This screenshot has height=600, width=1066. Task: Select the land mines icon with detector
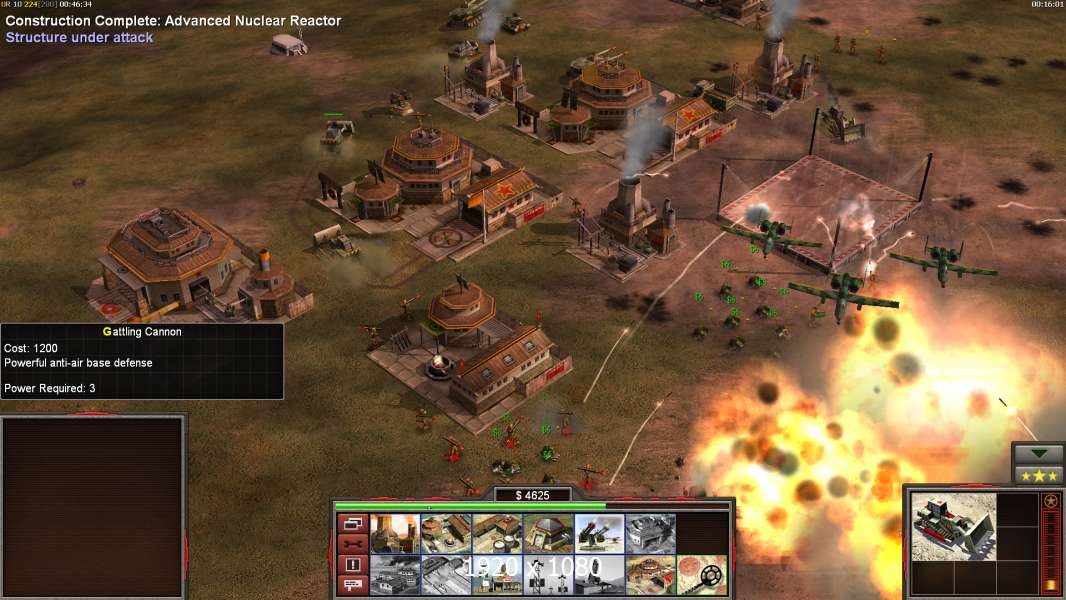pyautogui.click(x=701, y=575)
